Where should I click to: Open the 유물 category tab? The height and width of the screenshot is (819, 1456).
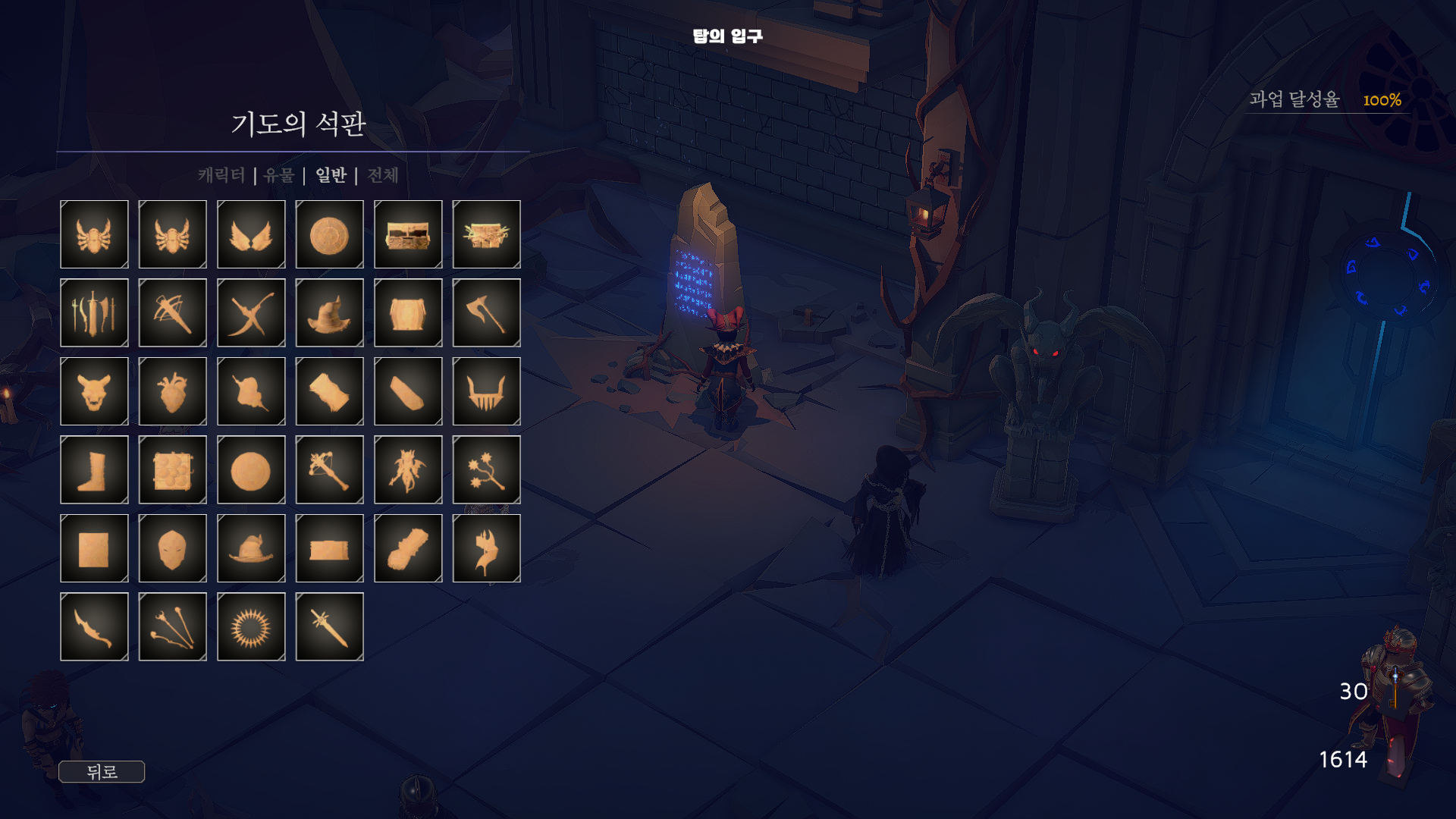[279, 175]
